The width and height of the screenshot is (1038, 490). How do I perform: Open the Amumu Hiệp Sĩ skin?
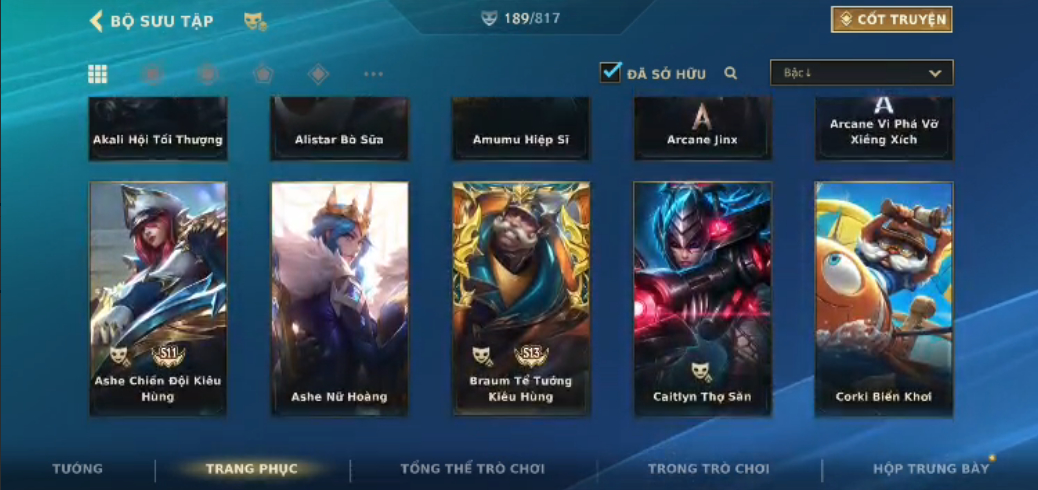pyautogui.click(x=520, y=129)
